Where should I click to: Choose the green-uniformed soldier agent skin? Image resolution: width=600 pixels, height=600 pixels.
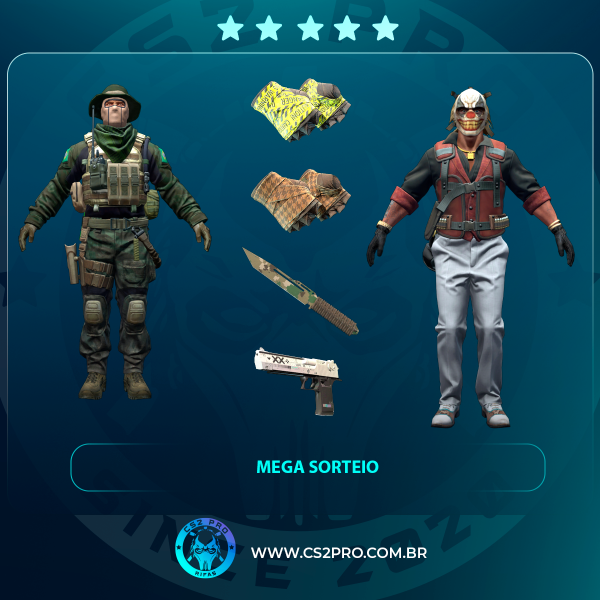tap(115, 240)
